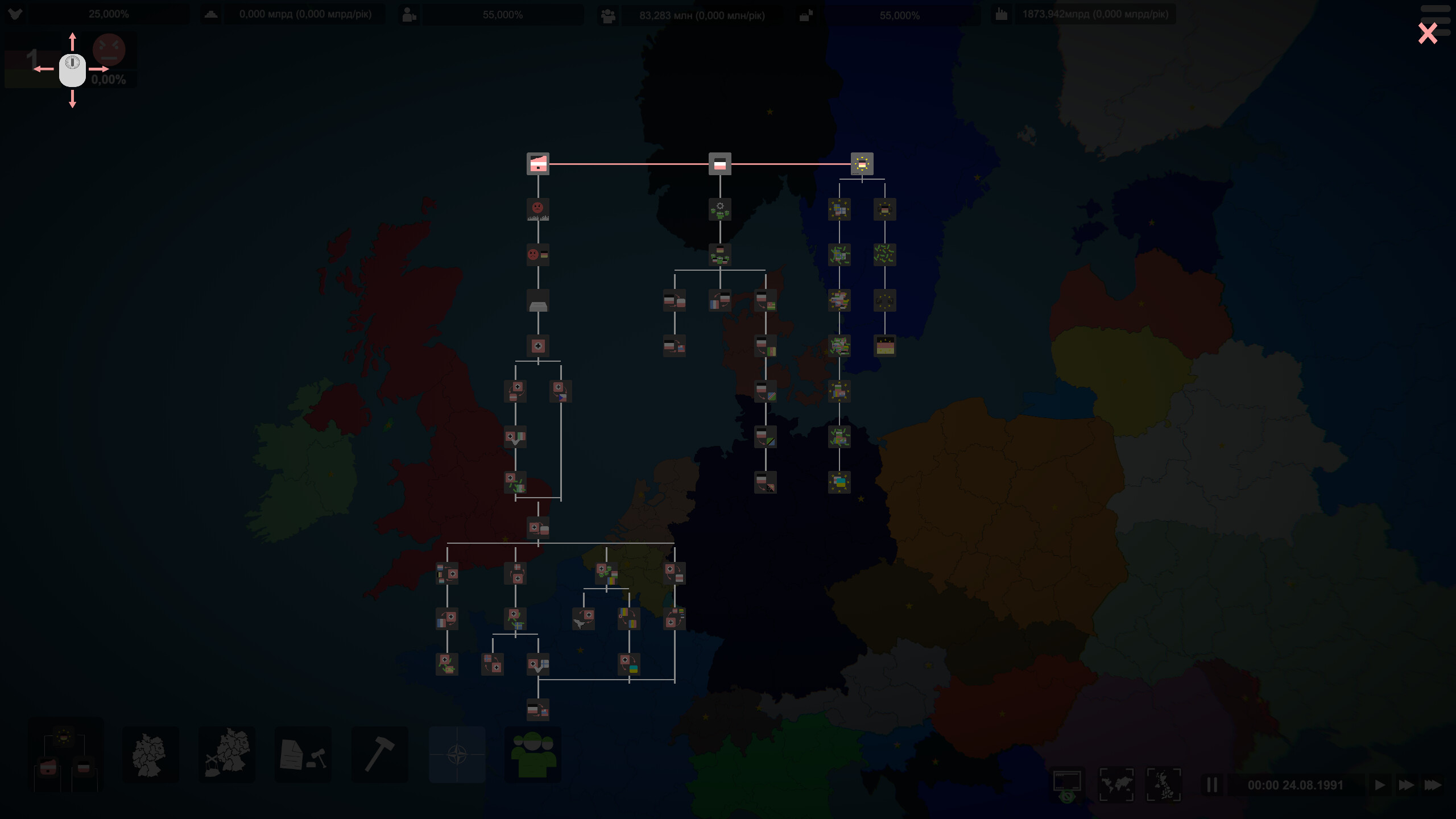Set fastest game speed with triple arrows
1456x819 pixels.
coord(1433,785)
